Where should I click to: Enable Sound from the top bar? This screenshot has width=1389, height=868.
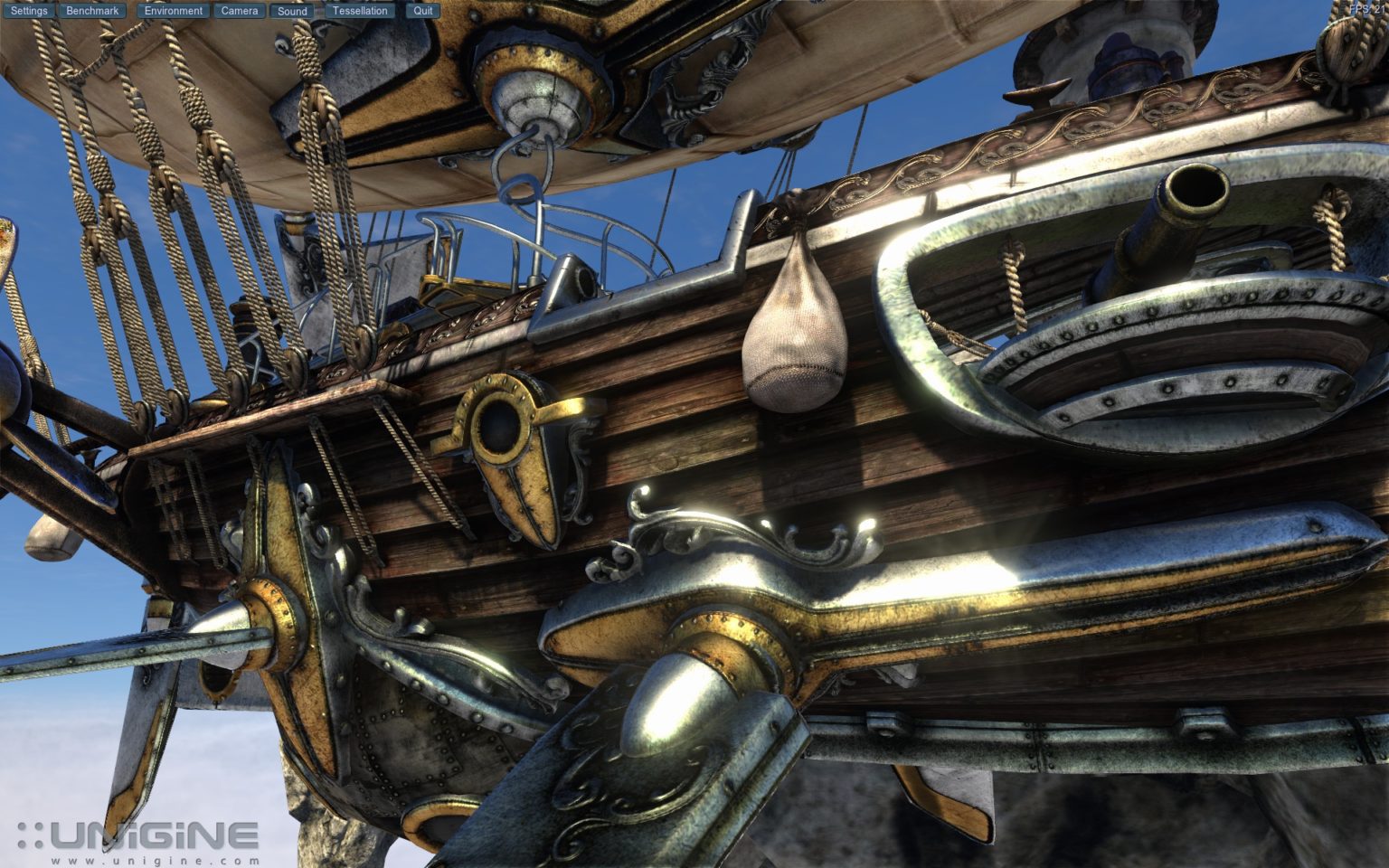(291, 10)
